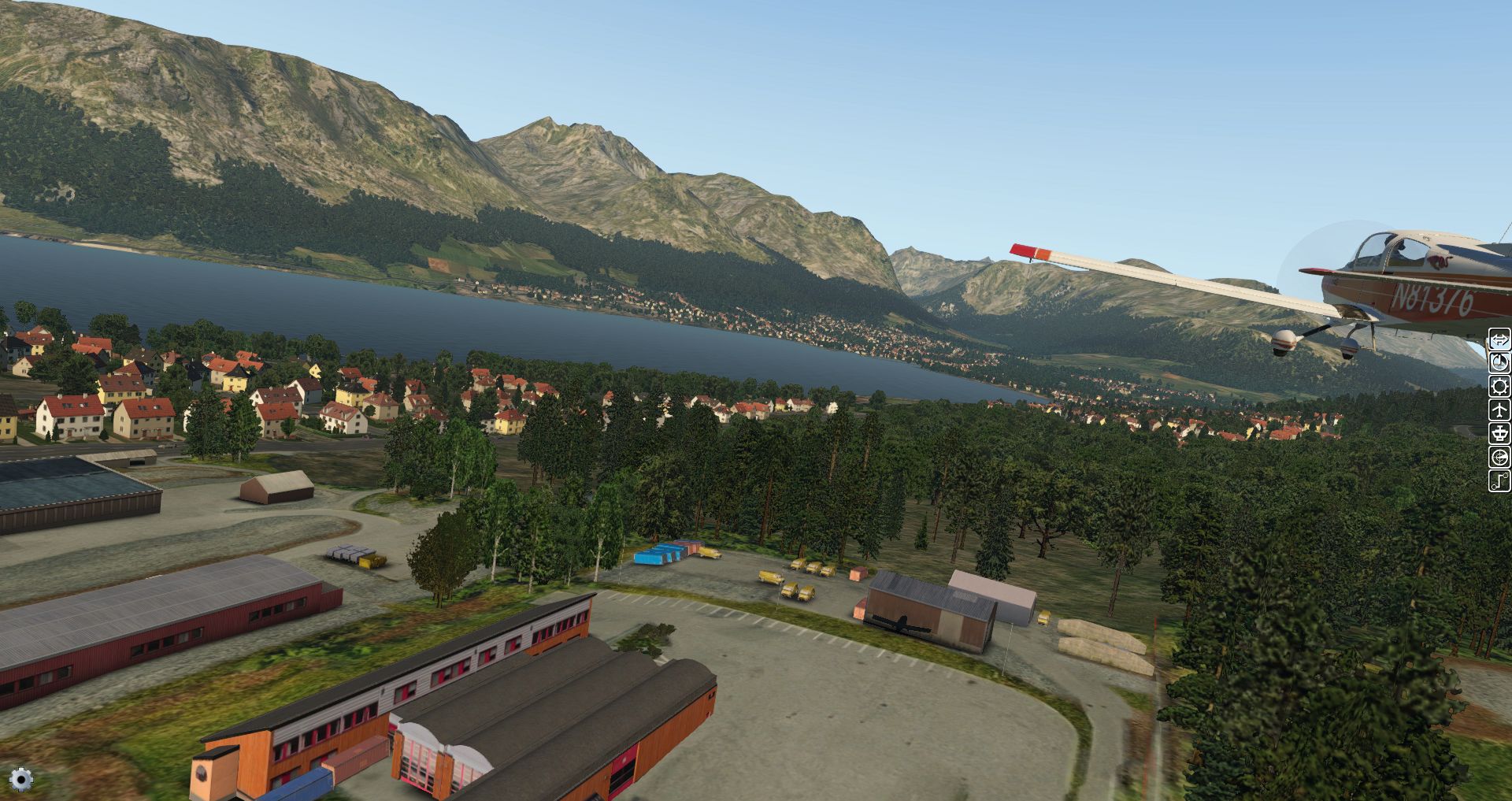Click the double-arrow icon in the side toolbar

(1499, 340)
